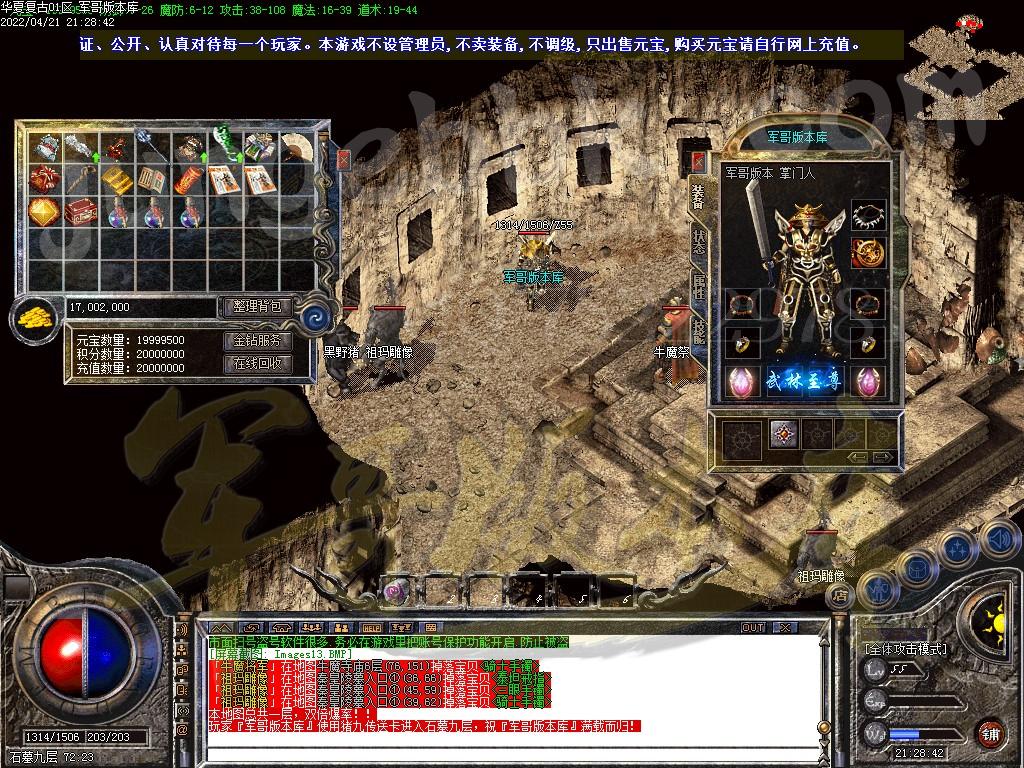Open the red 铺 stall button

[991, 732]
